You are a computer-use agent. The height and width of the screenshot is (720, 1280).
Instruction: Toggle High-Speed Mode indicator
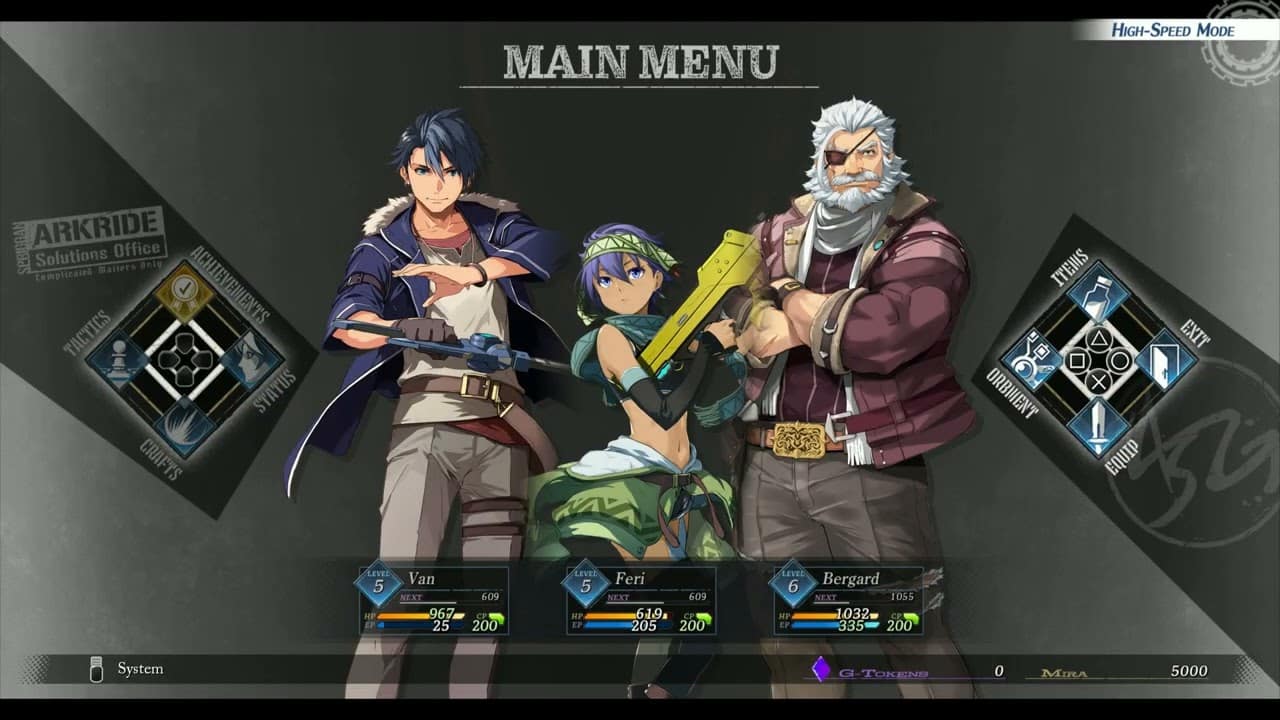tap(1172, 29)
